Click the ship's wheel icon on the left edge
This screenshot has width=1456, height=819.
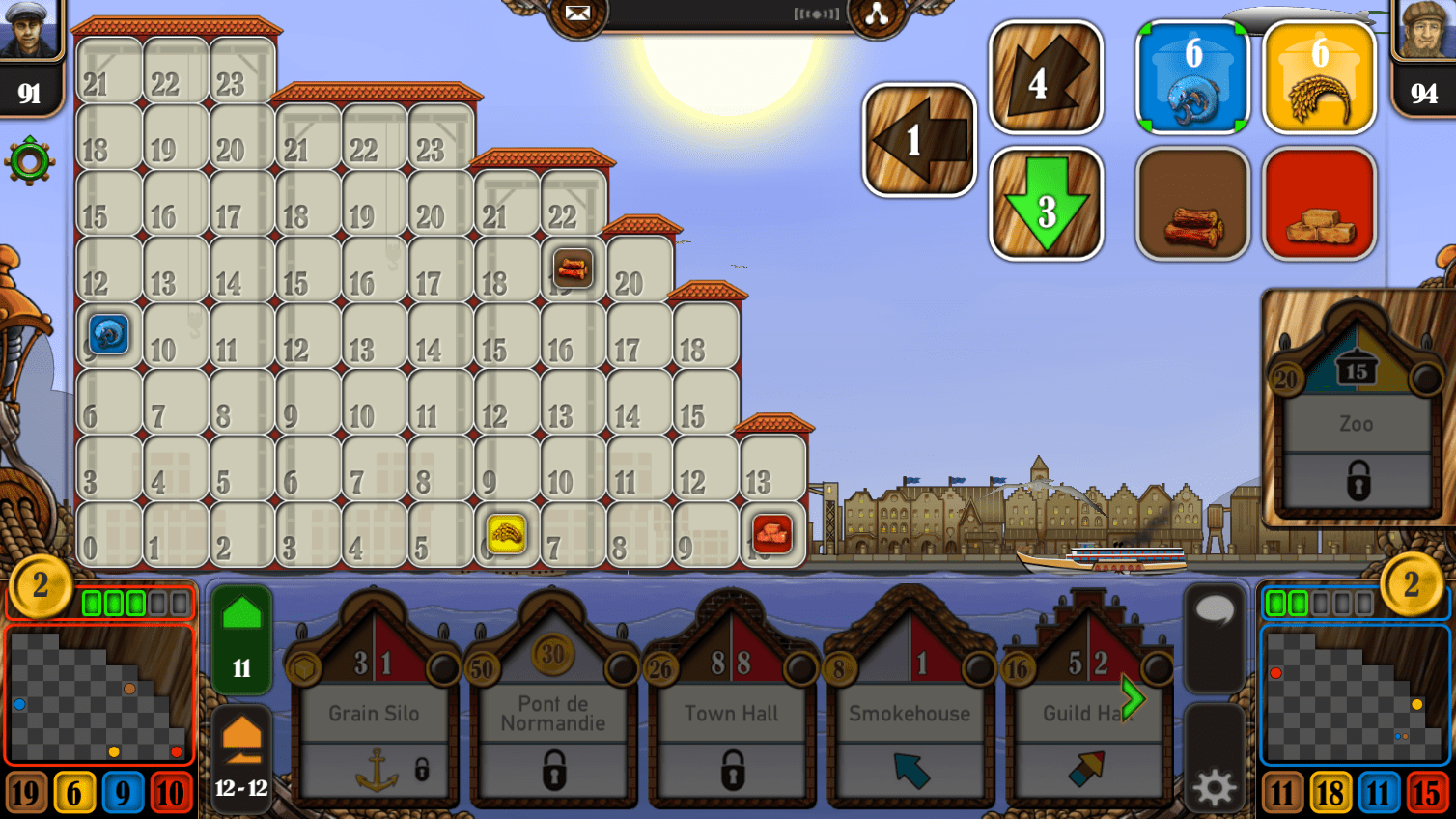click(28, 160)
